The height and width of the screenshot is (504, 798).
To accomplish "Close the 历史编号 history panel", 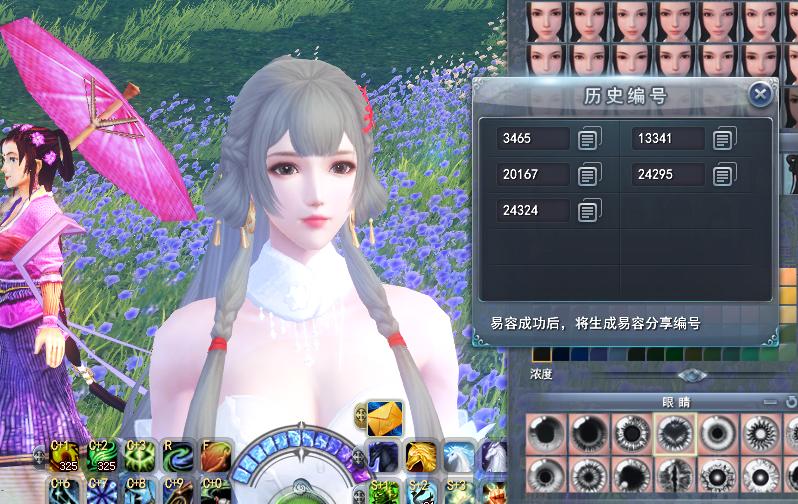I will click(x=760, y=95).
